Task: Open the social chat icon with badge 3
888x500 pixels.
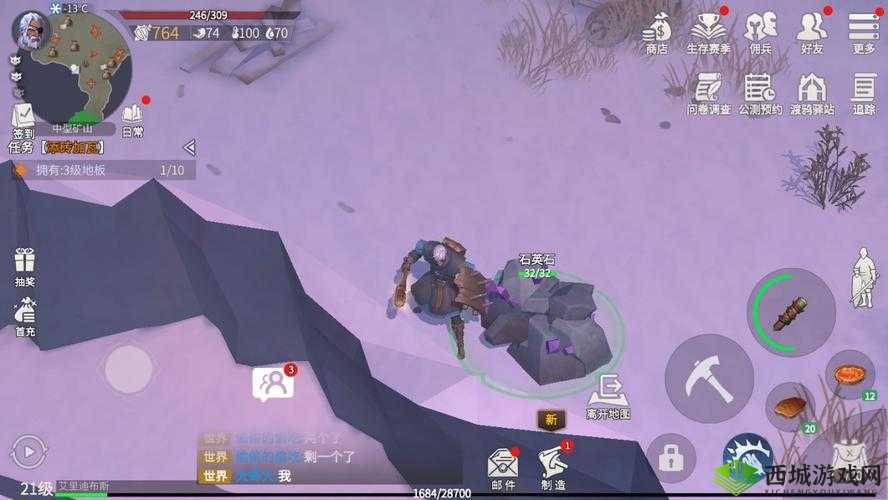Action: [272, 383]
